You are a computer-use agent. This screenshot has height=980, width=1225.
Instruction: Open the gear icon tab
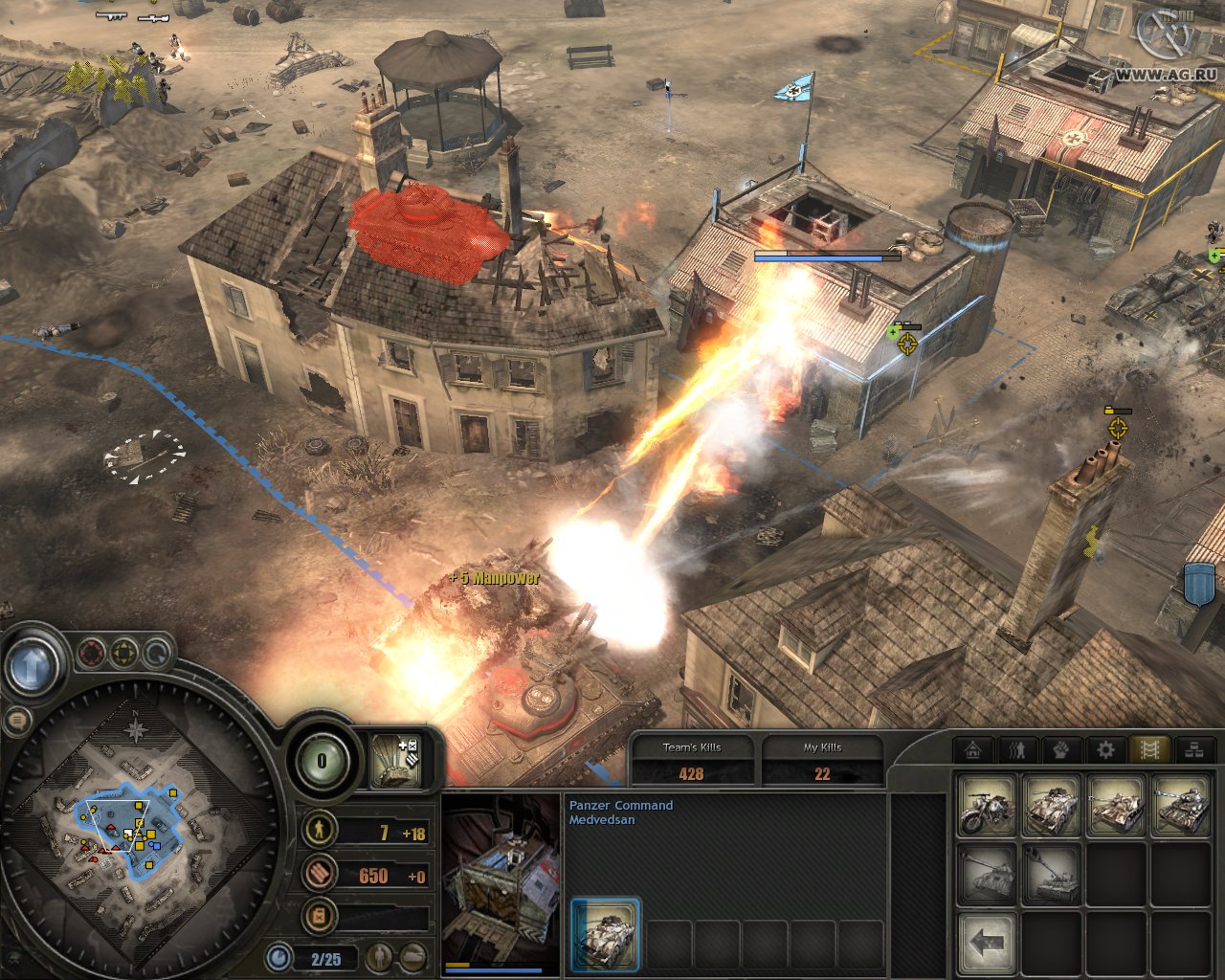pyautogui.click(x=1105, y=750)
